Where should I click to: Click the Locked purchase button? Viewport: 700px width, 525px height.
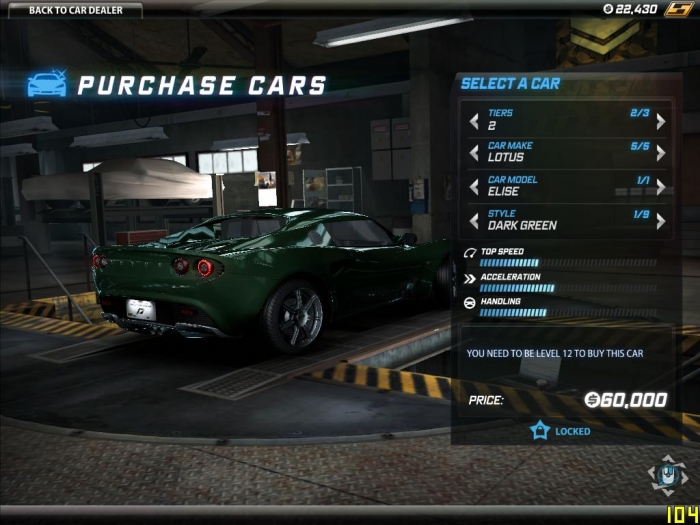(561, 431)
